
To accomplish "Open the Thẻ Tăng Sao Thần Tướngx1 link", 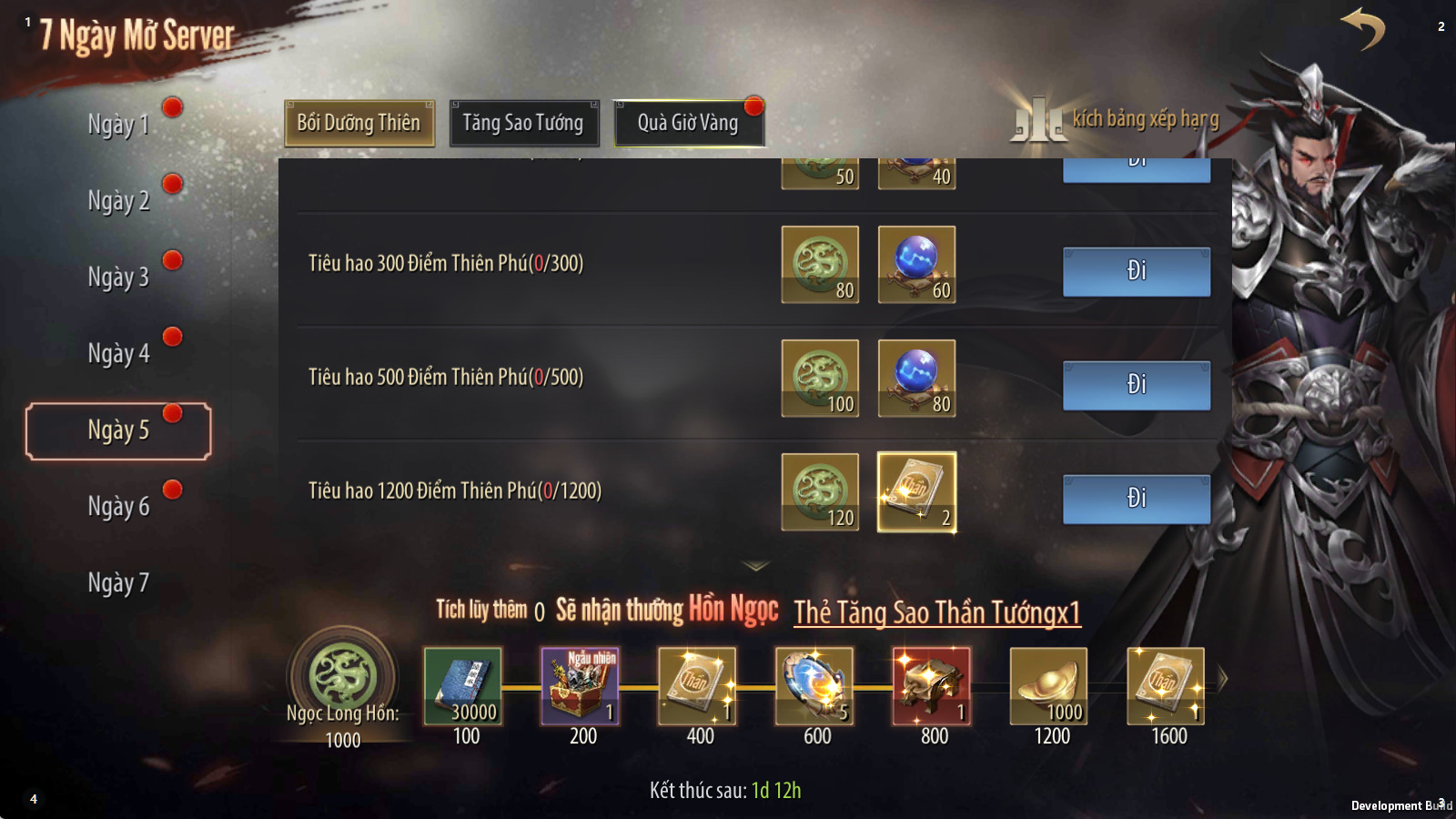I will (936, 612).
